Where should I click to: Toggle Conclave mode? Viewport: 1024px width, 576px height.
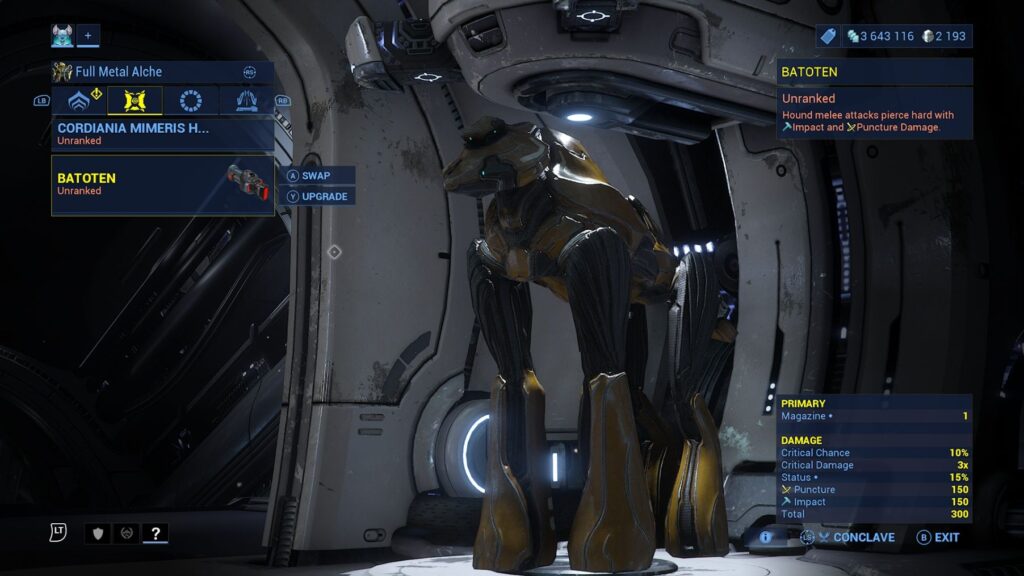coord(855,537)
